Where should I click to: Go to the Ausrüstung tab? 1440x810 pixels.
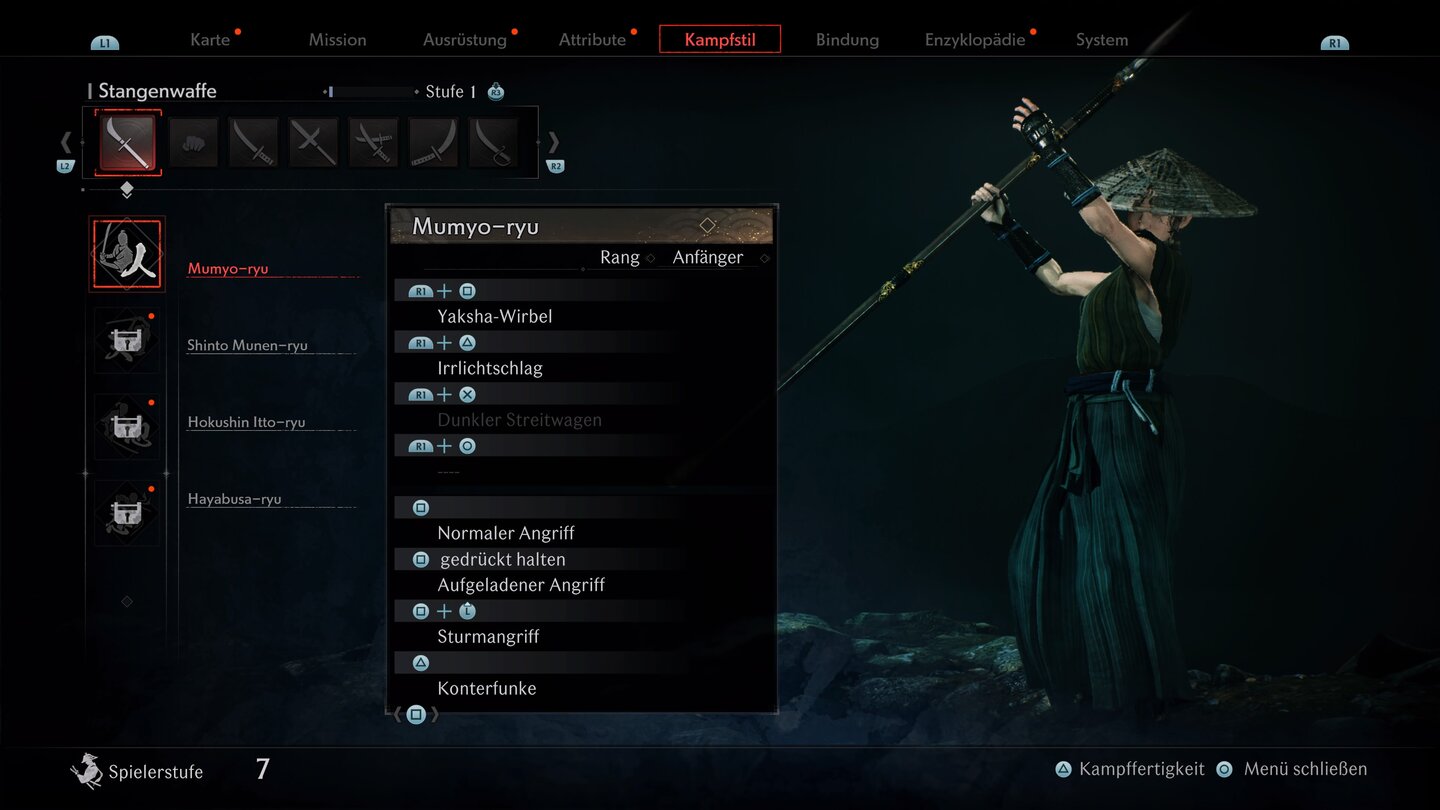[465, 40]
